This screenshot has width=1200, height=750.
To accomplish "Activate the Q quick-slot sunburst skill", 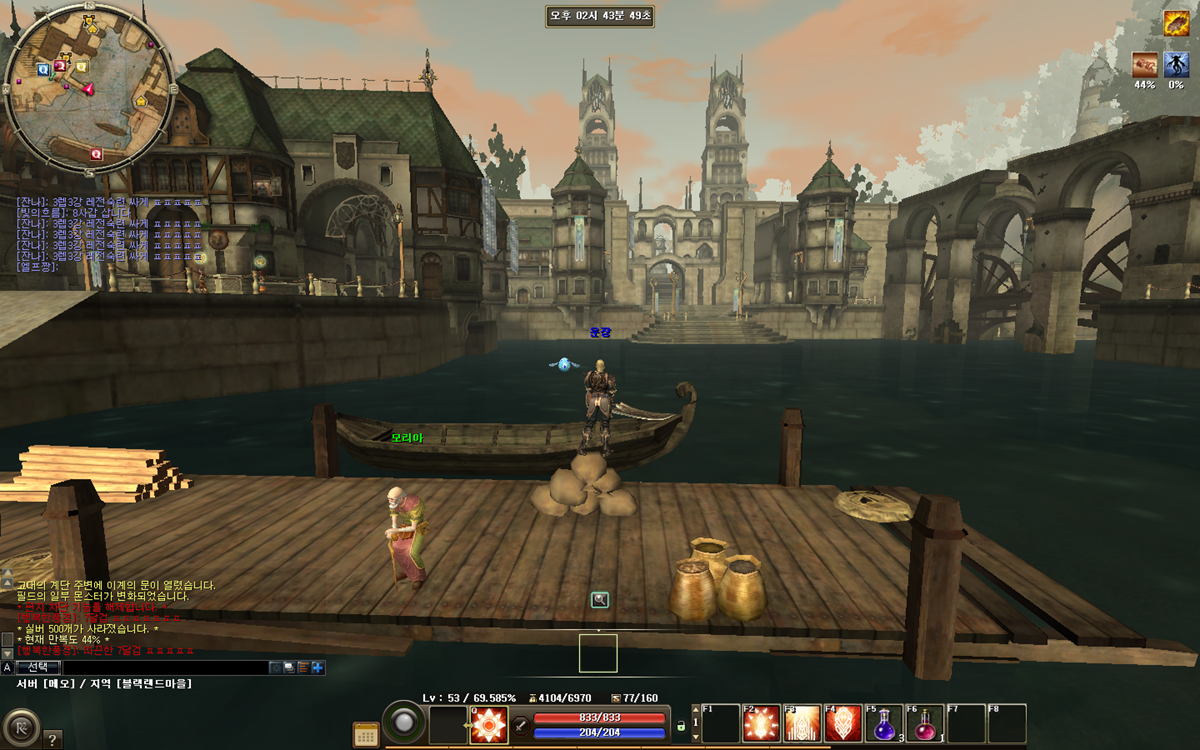I will pyautogui.click(x=489, y=724).
